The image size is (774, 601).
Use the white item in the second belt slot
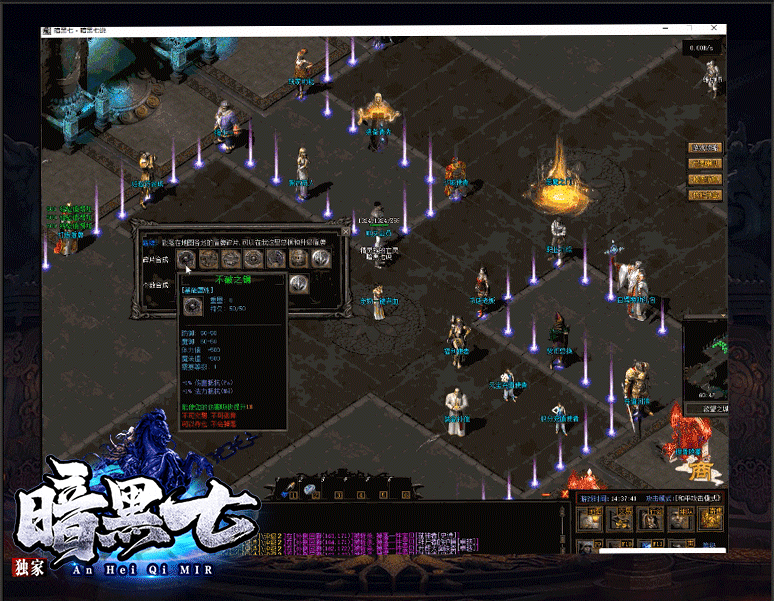310,489
